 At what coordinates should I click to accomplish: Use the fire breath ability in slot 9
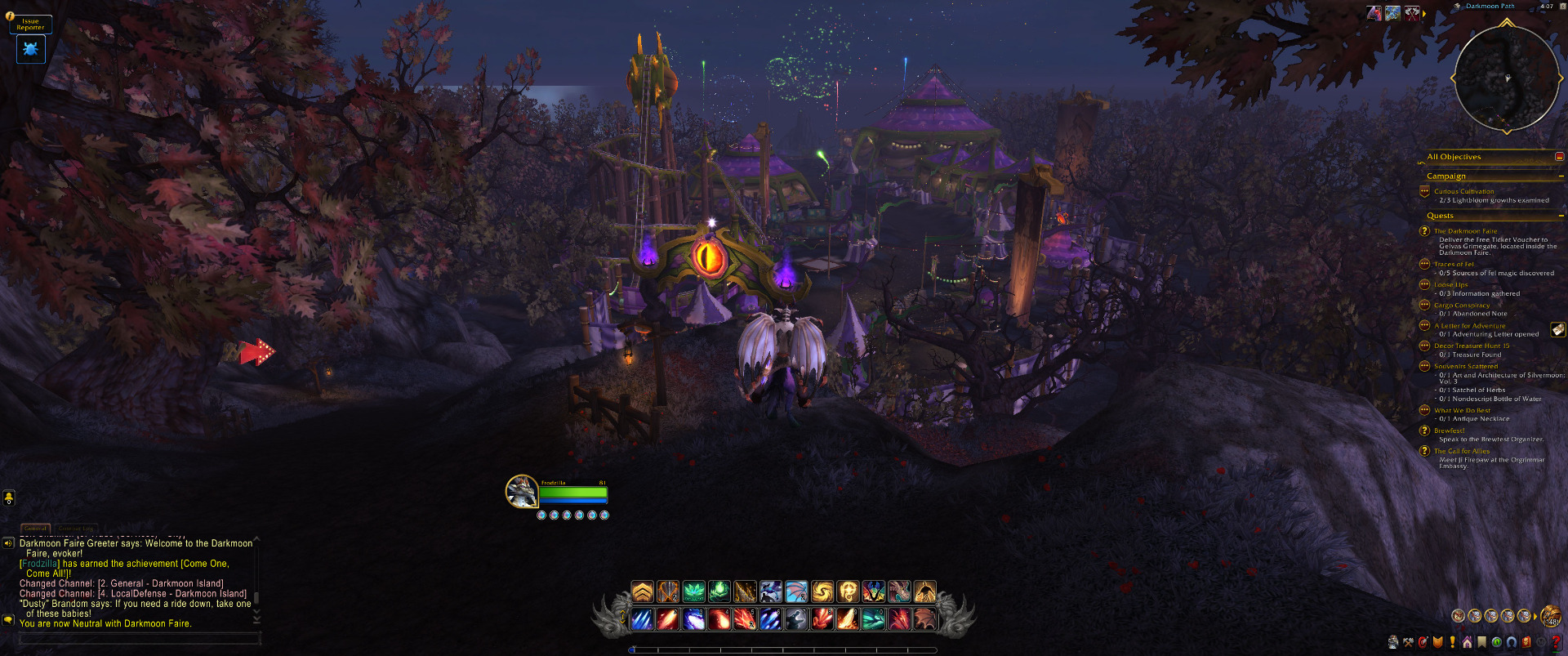[847, 619]
